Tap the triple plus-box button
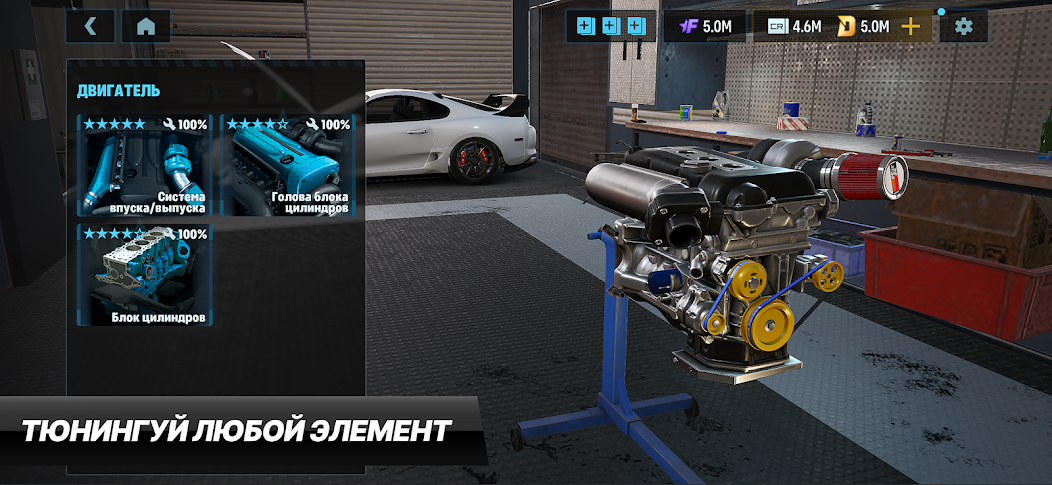 click(x=610, y=26)
